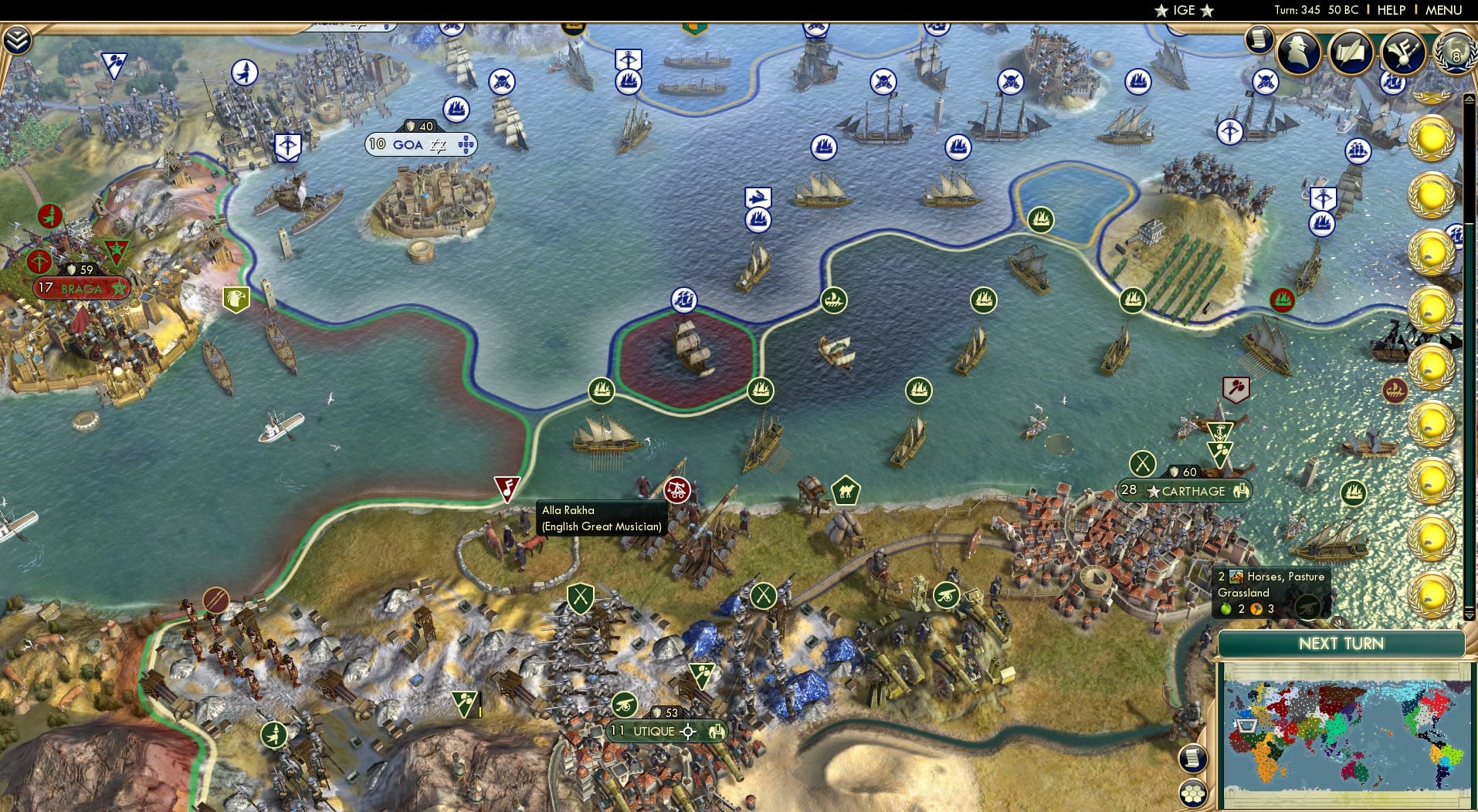Select the Goa city banner
The height and width of the screenshot is (812, 1478).
click(x=420, y=144)
